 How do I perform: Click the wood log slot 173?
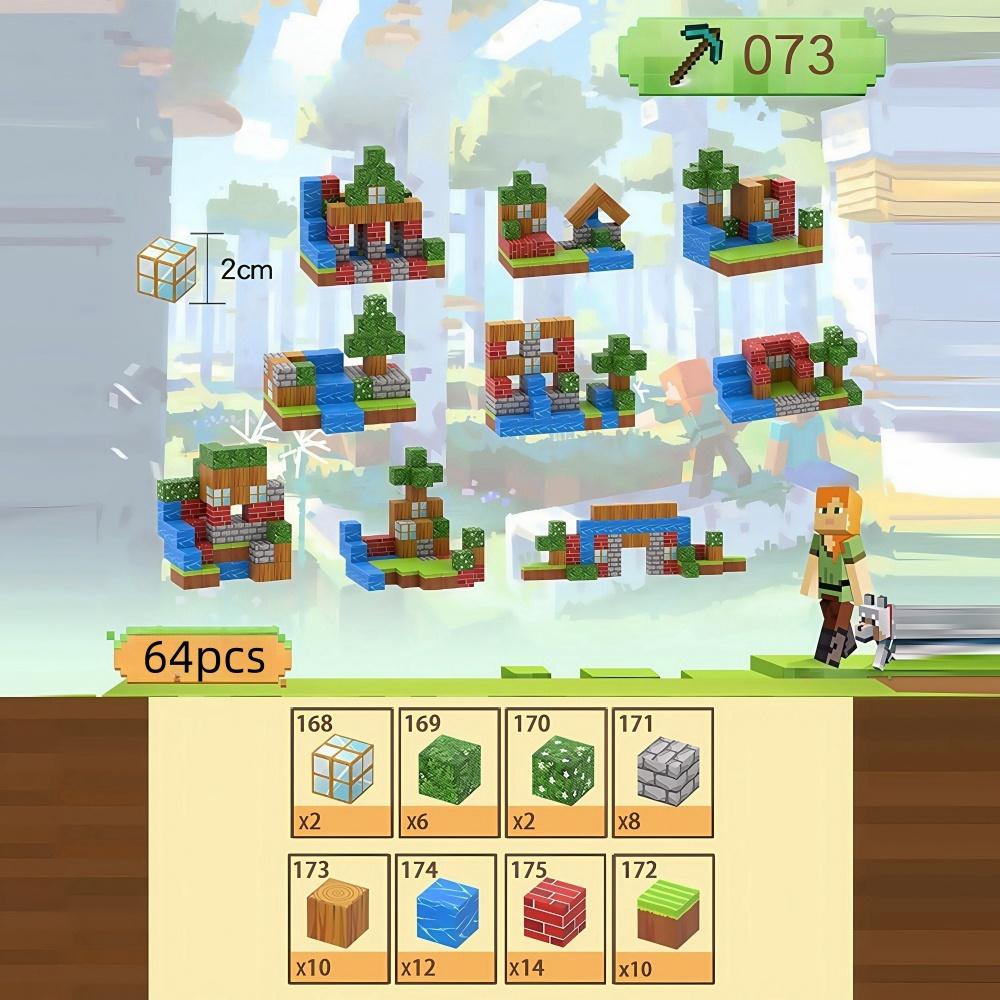coord(341,918)
